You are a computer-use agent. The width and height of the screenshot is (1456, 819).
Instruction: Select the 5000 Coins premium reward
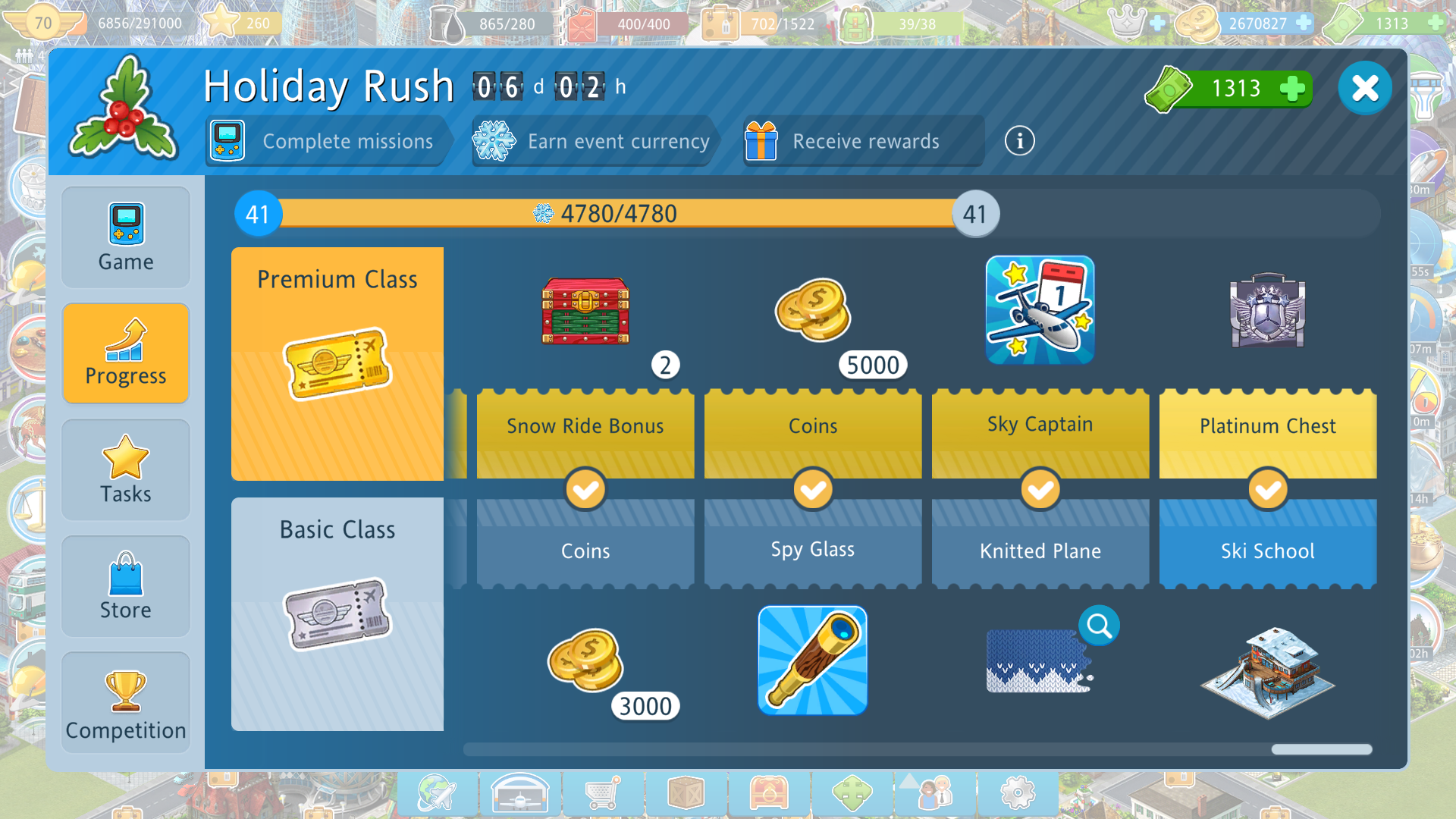pos(813,311)
